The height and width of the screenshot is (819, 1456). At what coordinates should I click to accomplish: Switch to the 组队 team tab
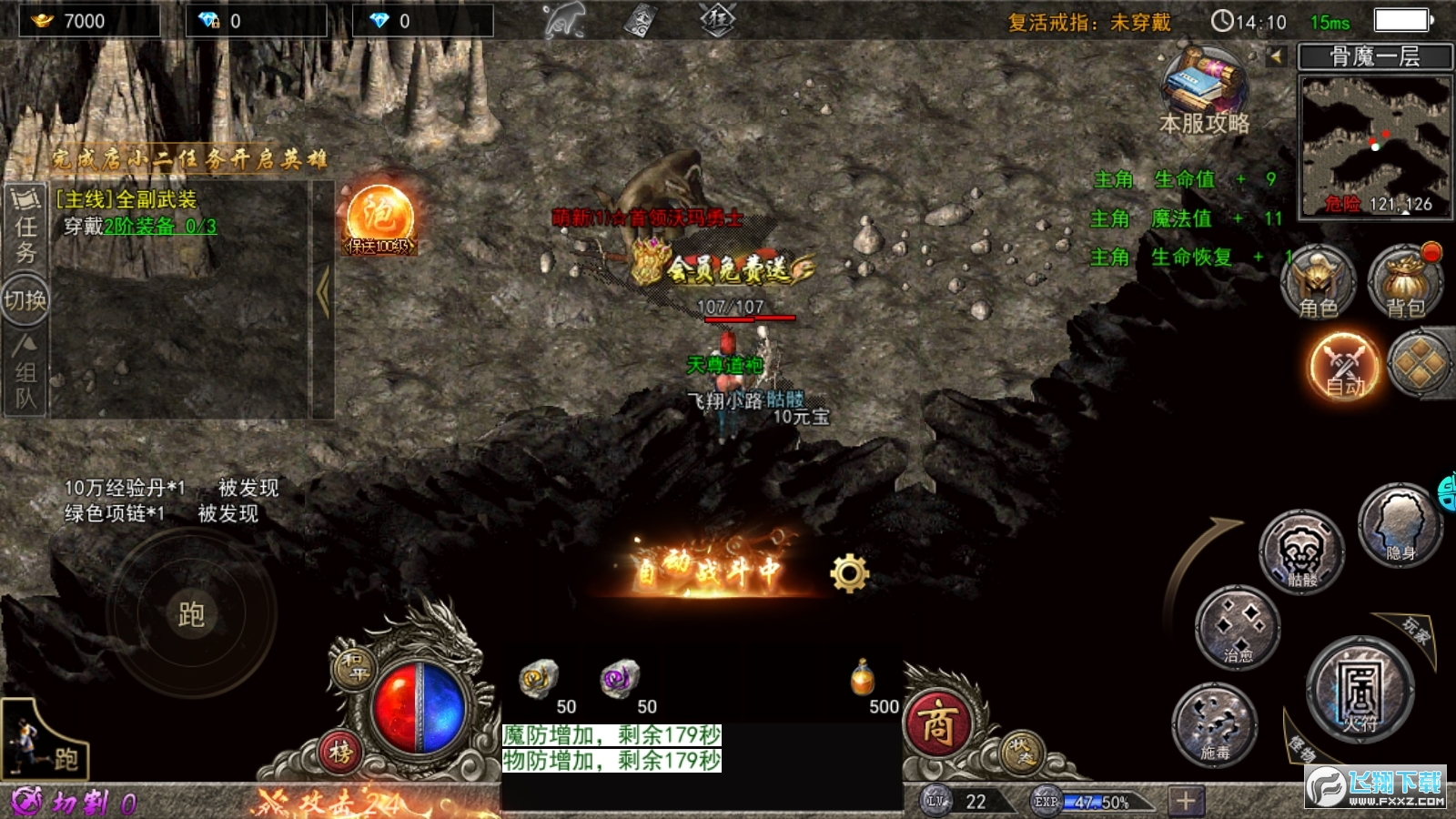point(25,372)
